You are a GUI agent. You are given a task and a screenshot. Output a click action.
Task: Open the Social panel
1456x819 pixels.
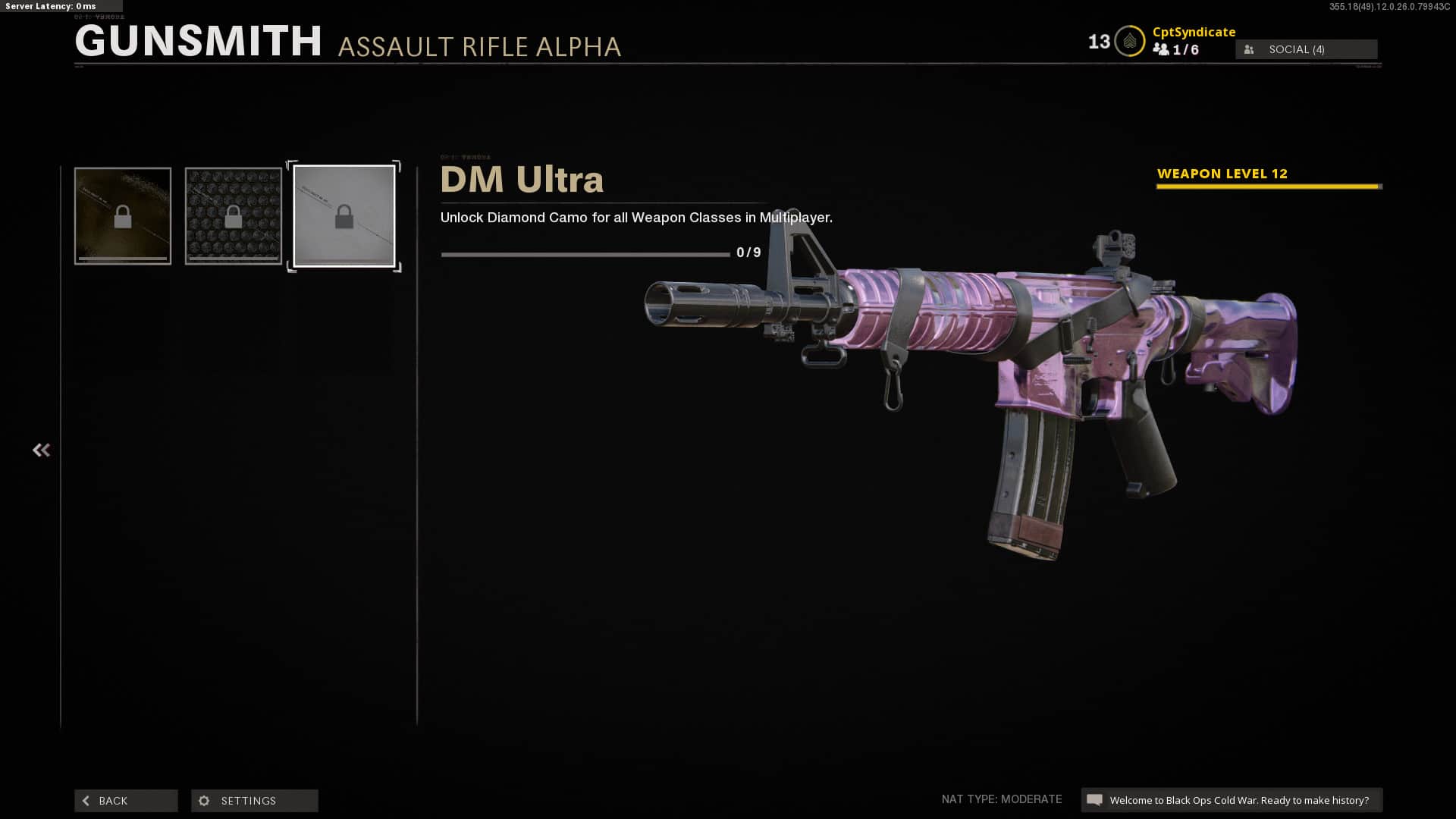[x=1306, y=49]
